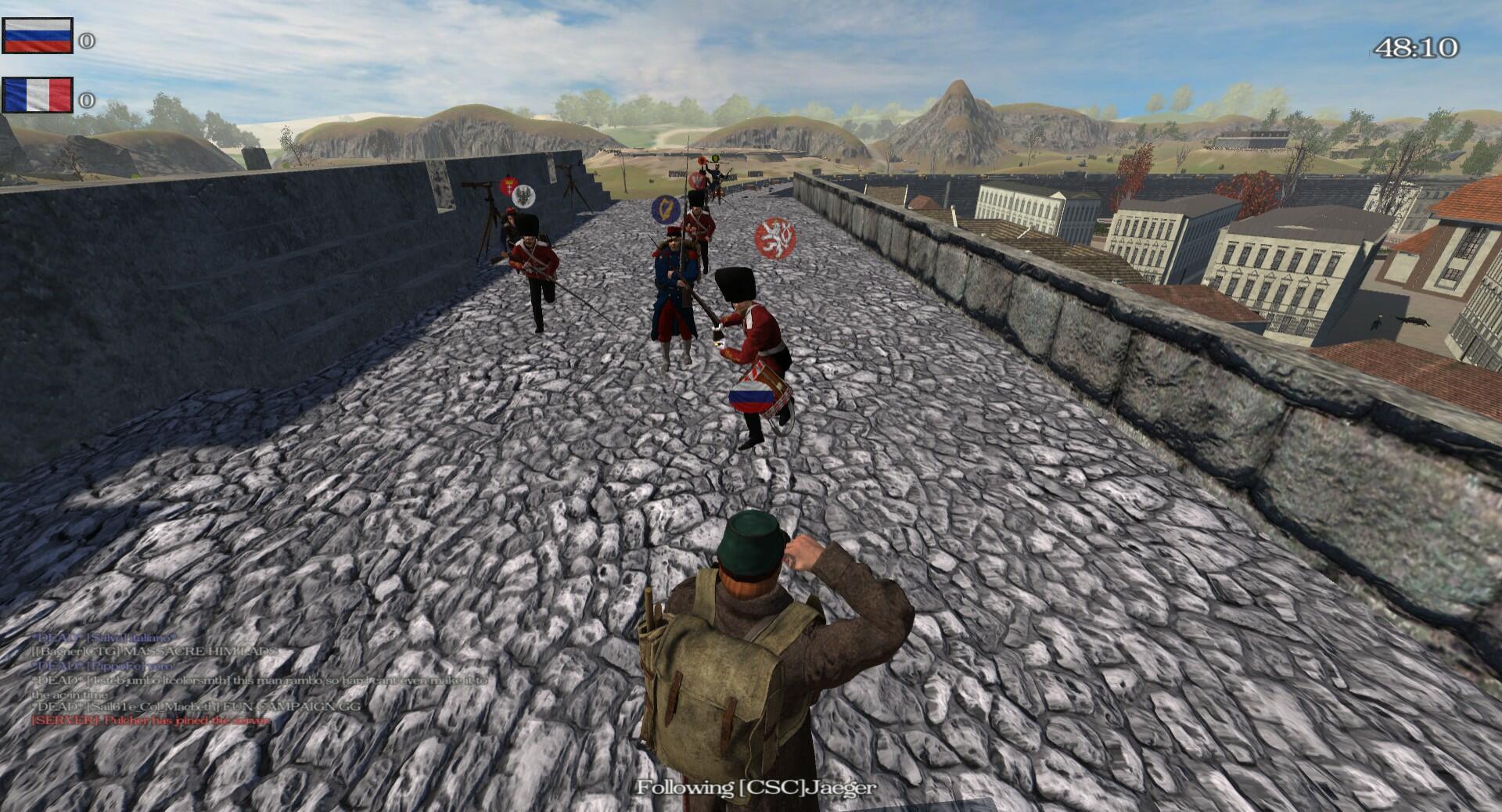Click the French team flag icon
The width and height of the screenshot is (1502, 812).
click(x=37, y=95)
